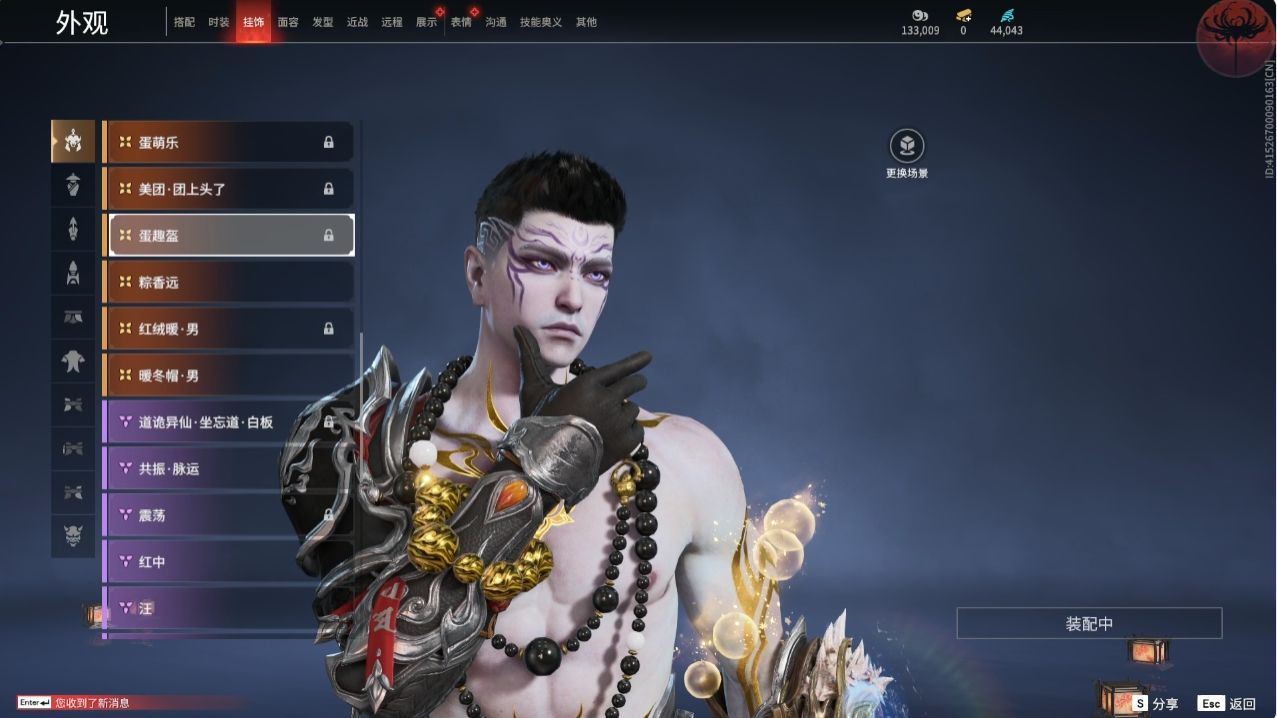Click the 更换场景 scene change icon
The width and height of the screenshot is (1277, 718).
[x=907, y=147]
